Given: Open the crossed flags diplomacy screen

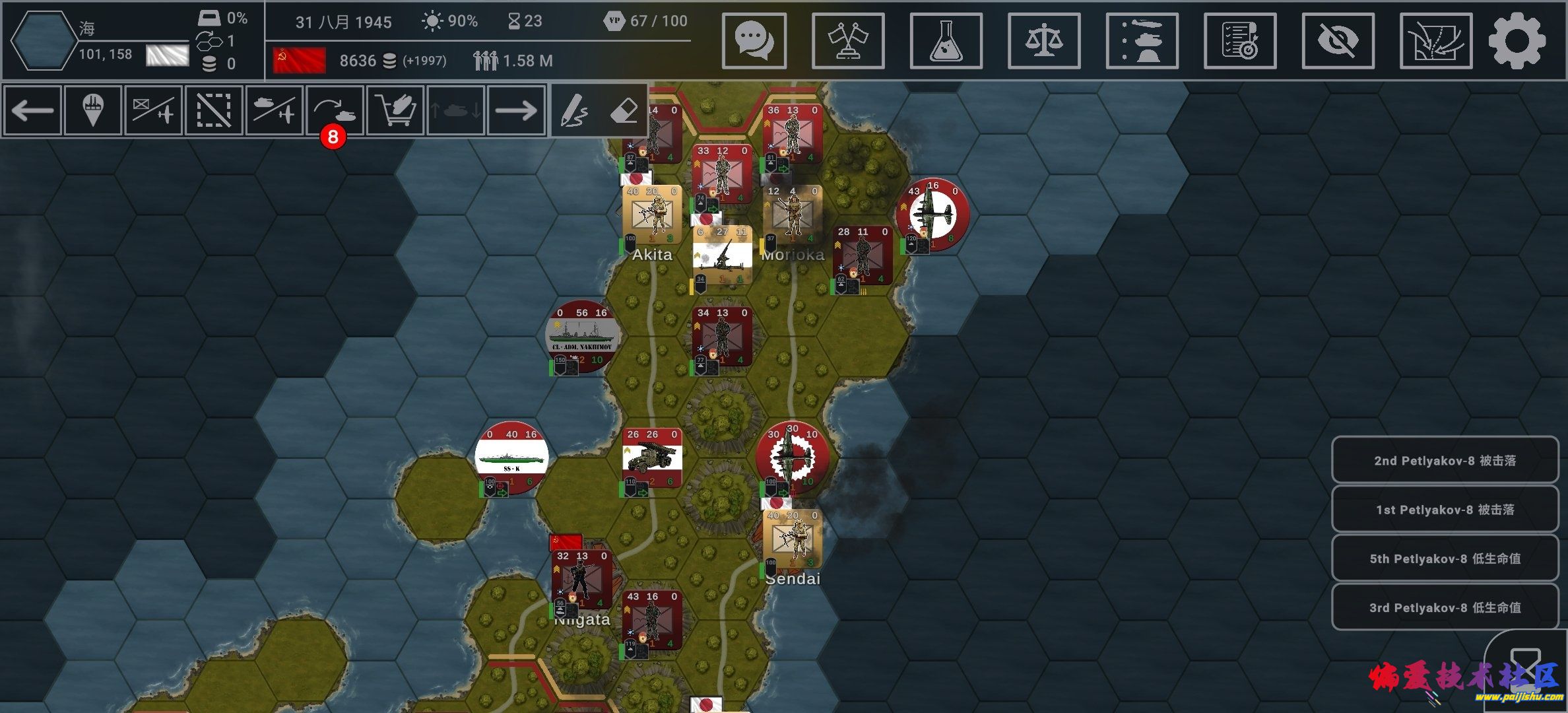Looking at the screenshot, I should (x=848, y=41).
